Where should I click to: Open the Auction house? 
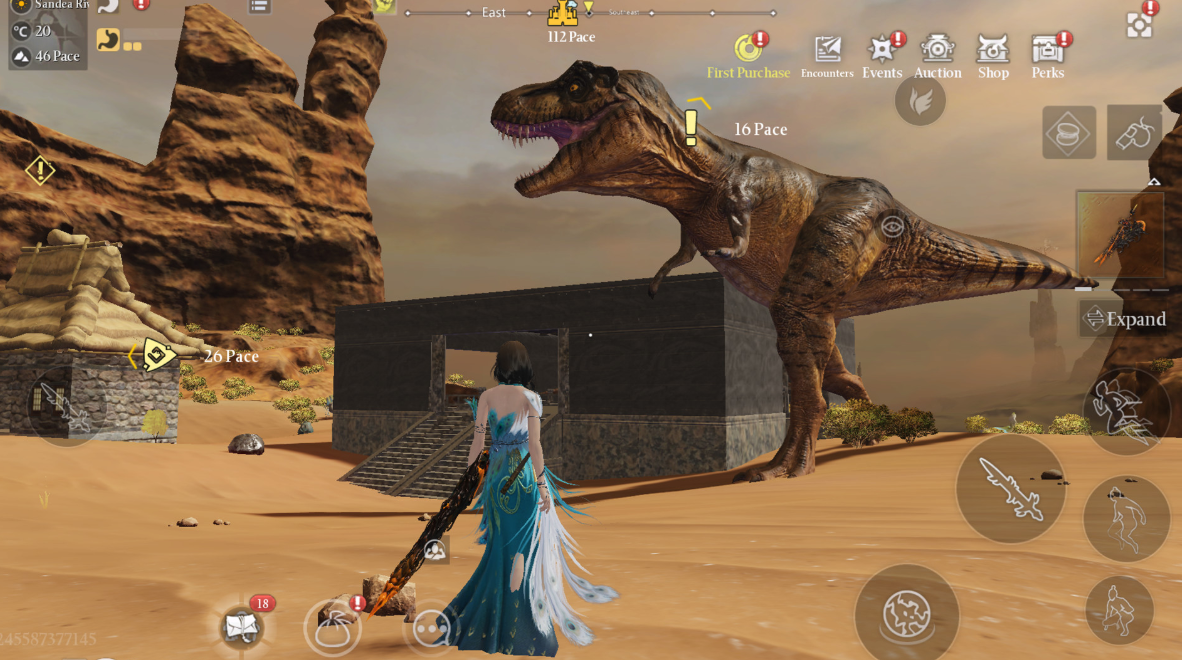point(937,55)
